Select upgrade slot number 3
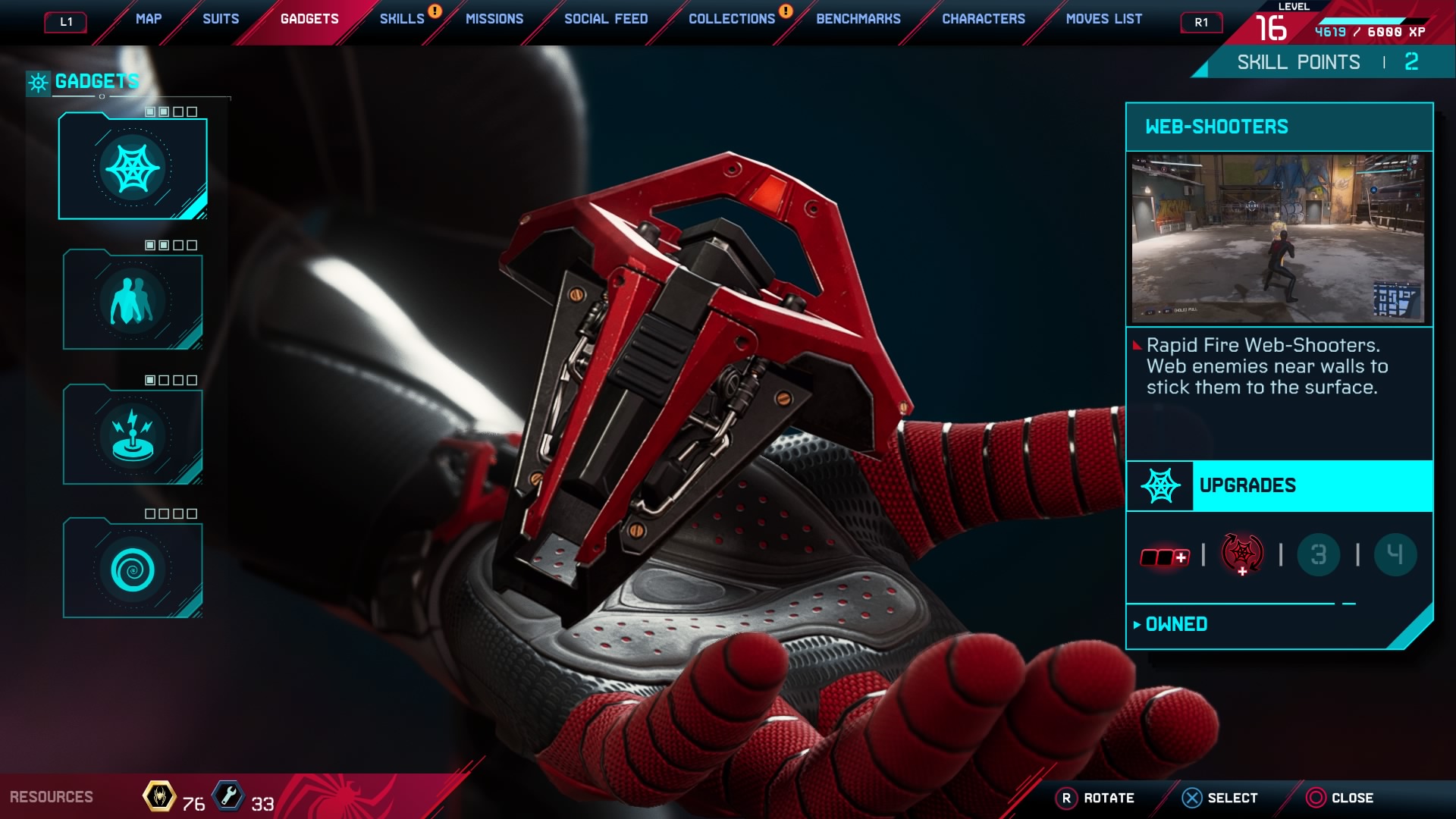This screenshot has width=1456, height=819. point(1319,554)
